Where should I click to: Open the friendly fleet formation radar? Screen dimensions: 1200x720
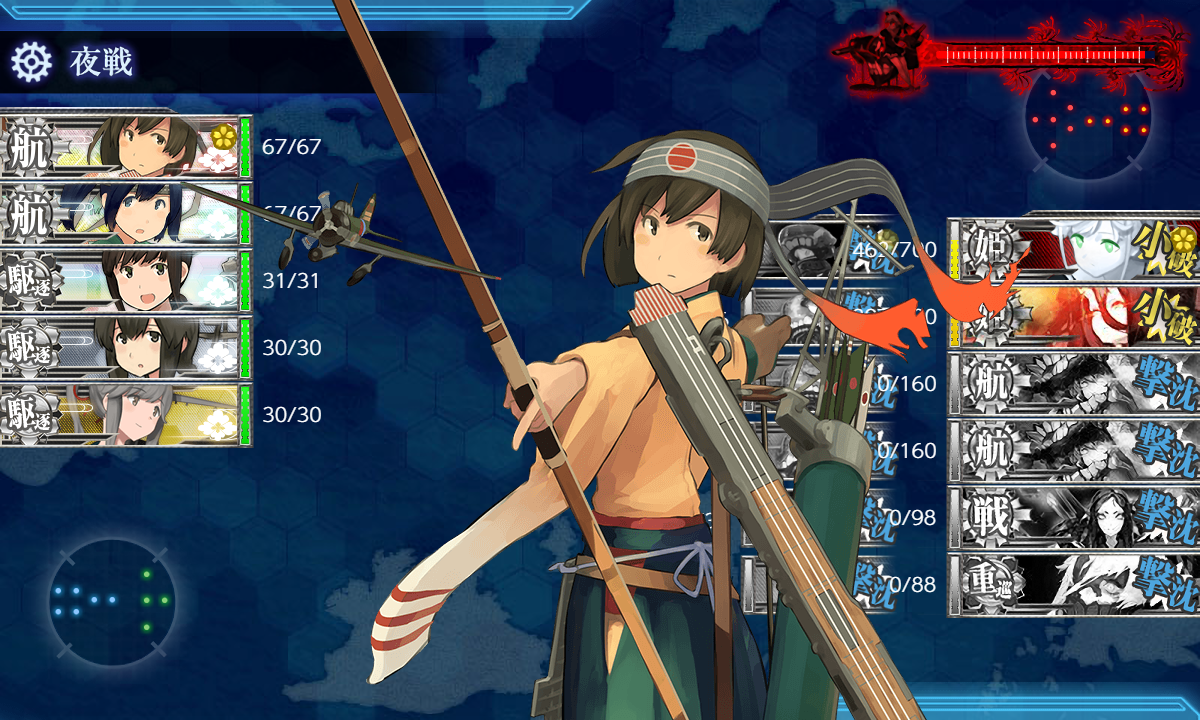point(112,600)
